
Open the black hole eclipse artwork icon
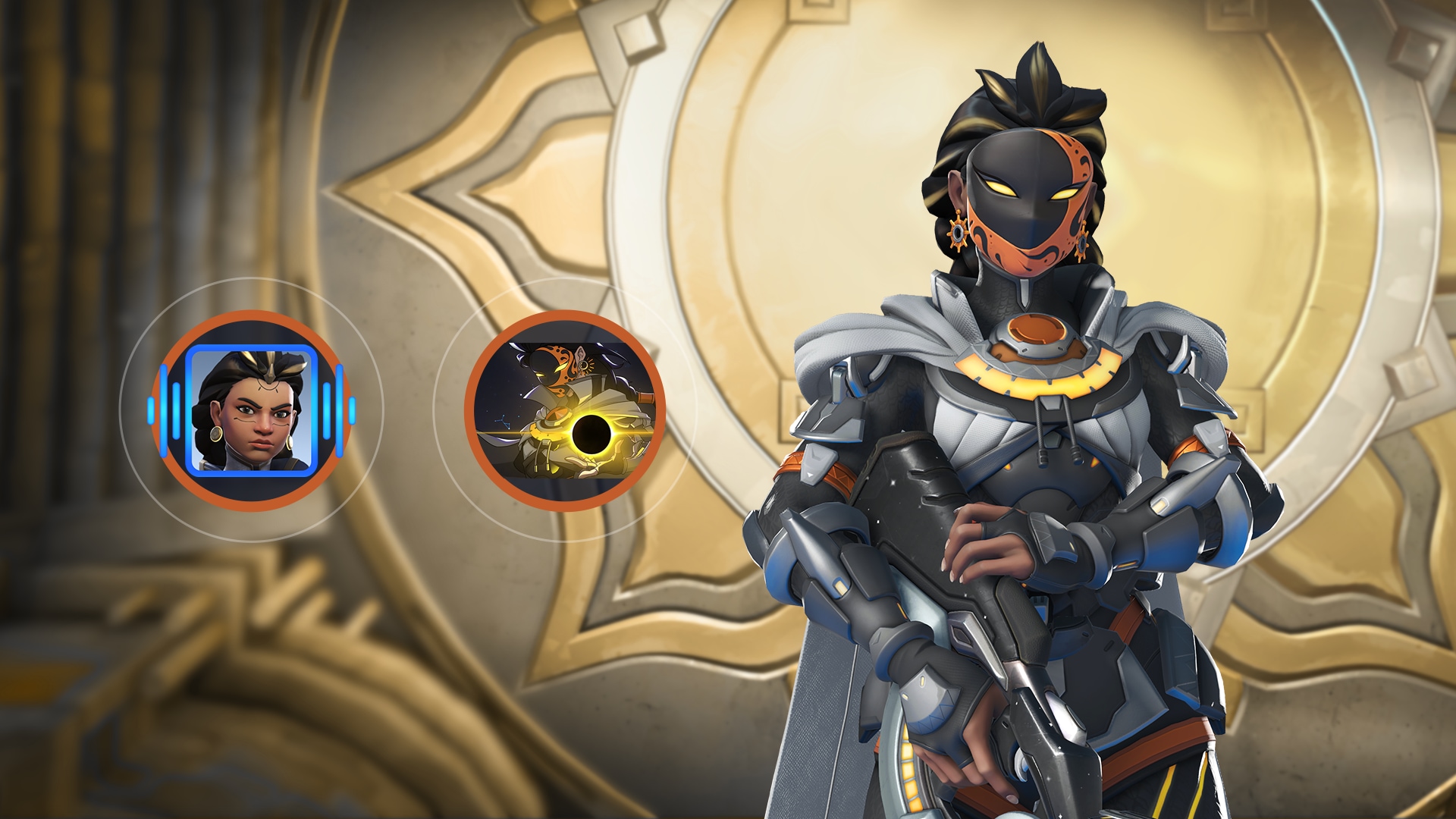pos(565,410)
